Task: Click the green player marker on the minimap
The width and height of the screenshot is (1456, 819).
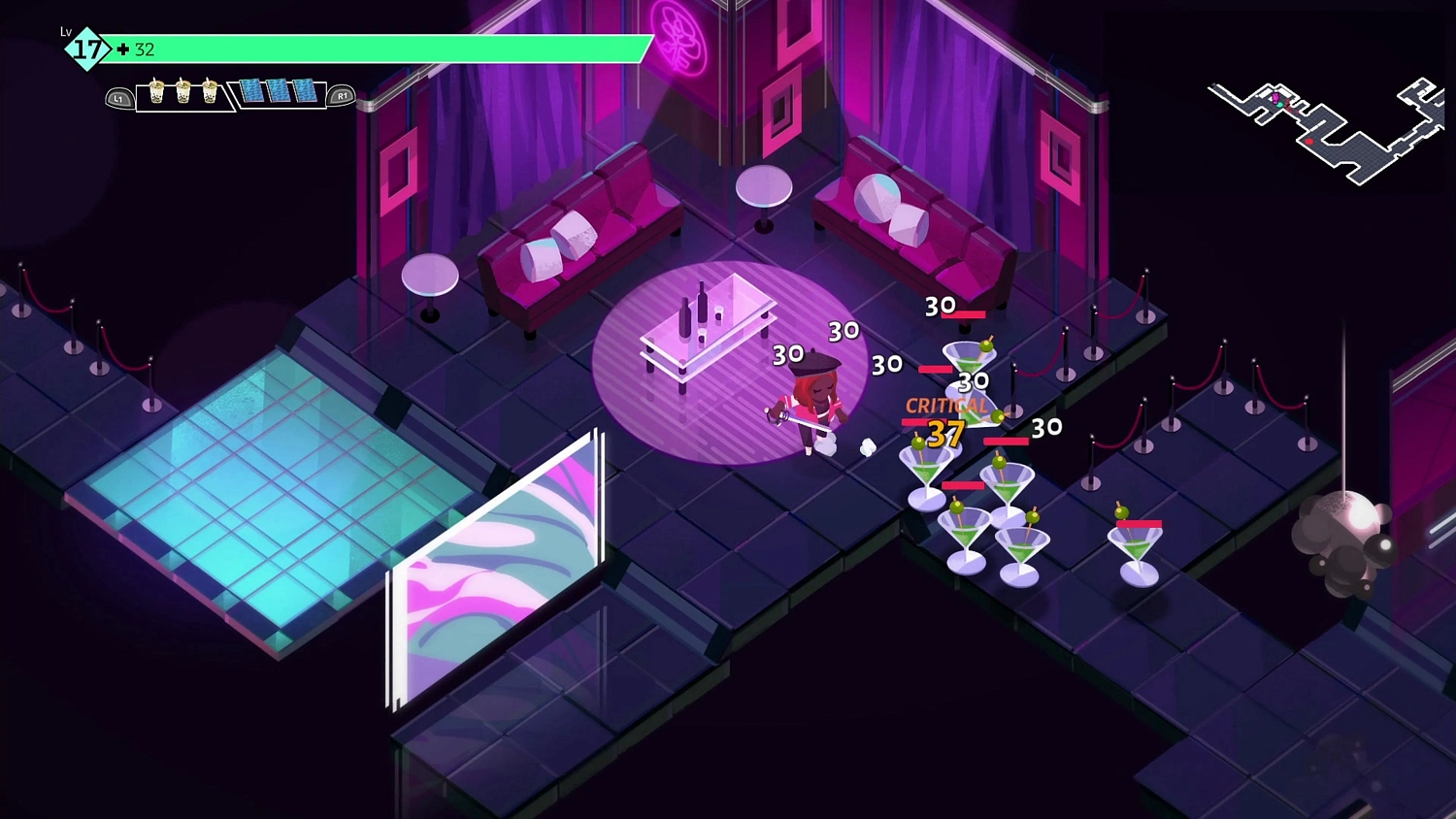Action: tap(1280, 105)
